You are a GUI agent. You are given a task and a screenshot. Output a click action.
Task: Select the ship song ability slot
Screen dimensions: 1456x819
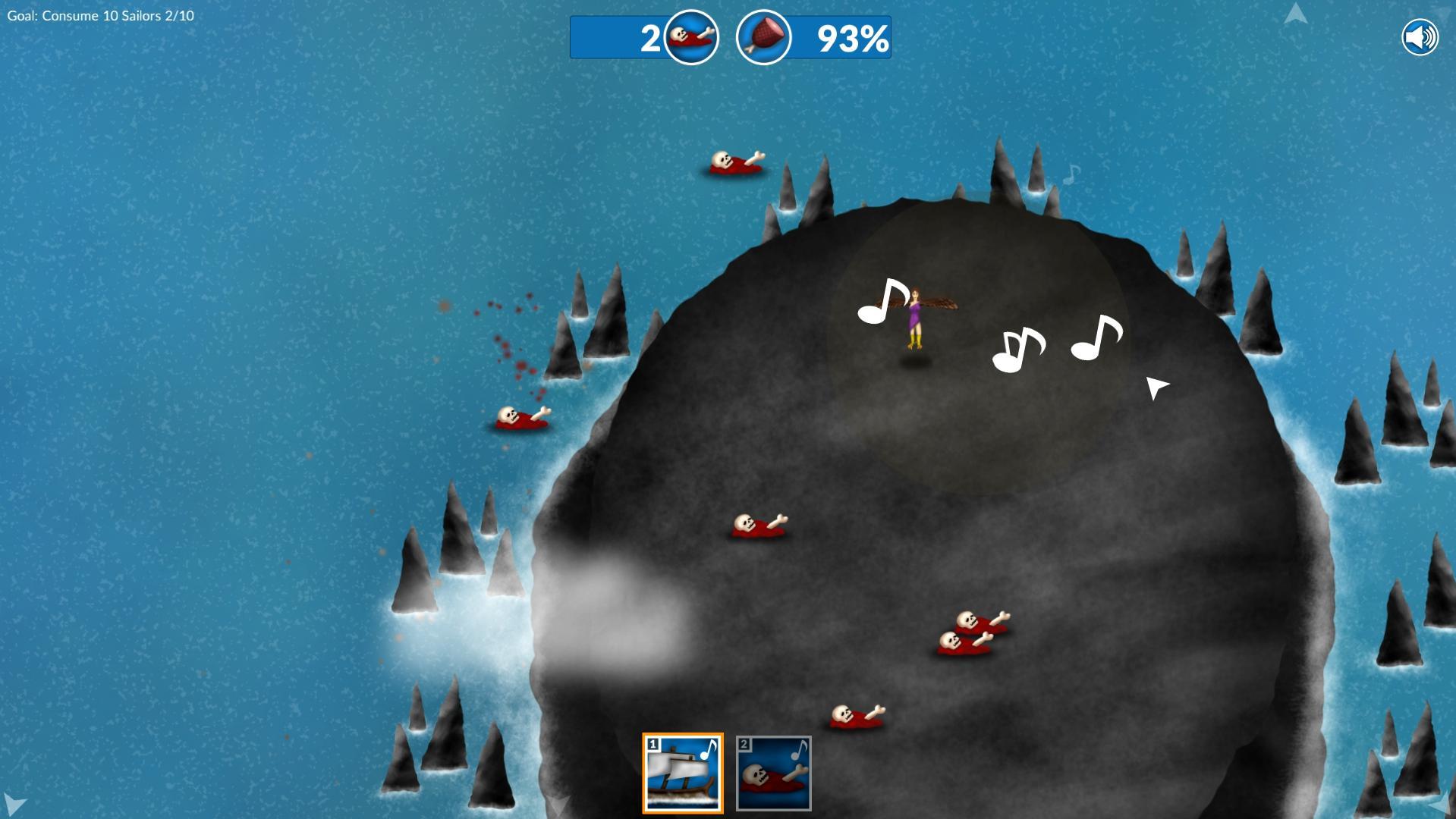coord(683,773)
